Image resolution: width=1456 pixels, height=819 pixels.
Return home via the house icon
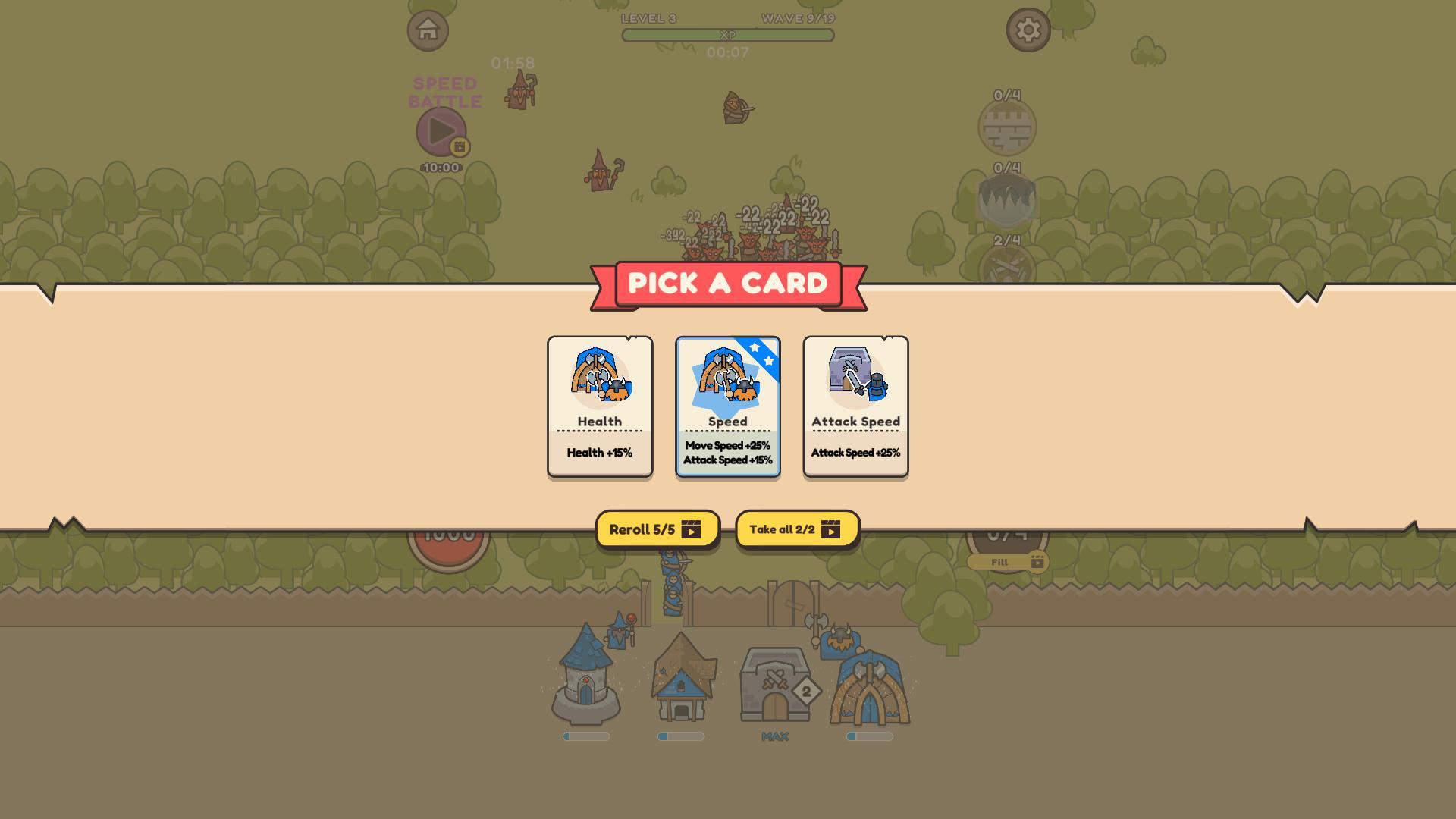pos(428,30)
